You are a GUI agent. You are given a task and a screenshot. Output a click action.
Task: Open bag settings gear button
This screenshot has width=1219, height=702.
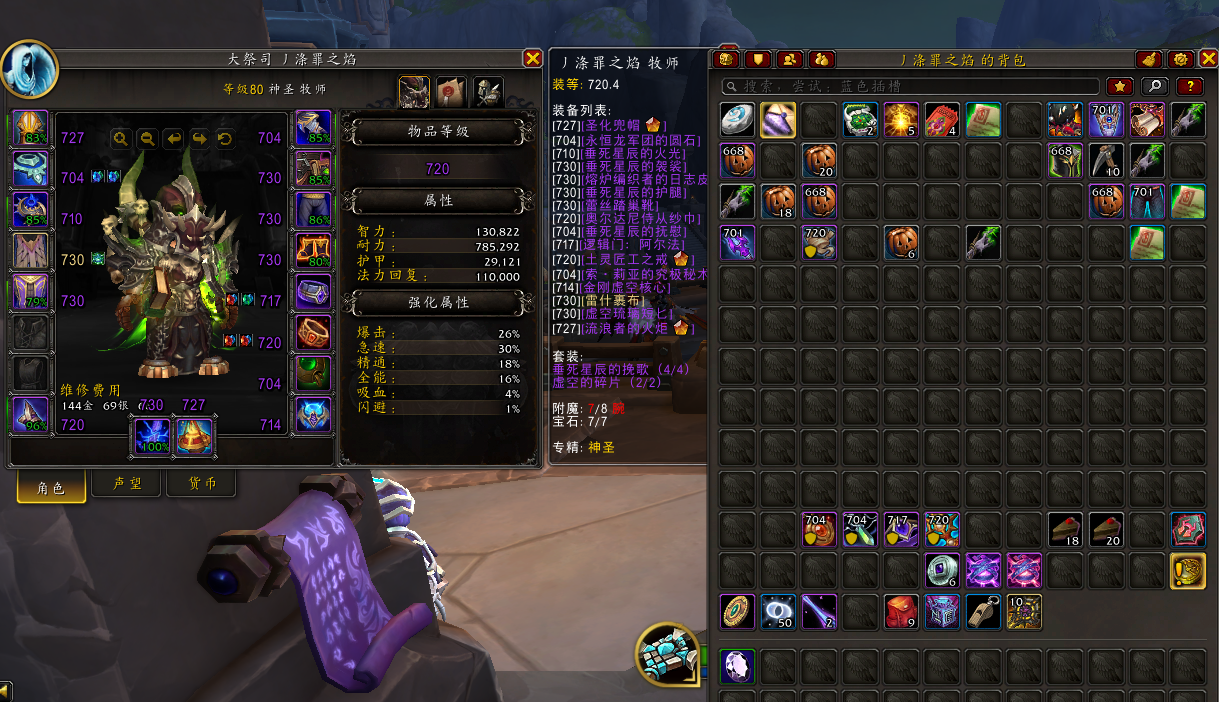[1180, 60]
